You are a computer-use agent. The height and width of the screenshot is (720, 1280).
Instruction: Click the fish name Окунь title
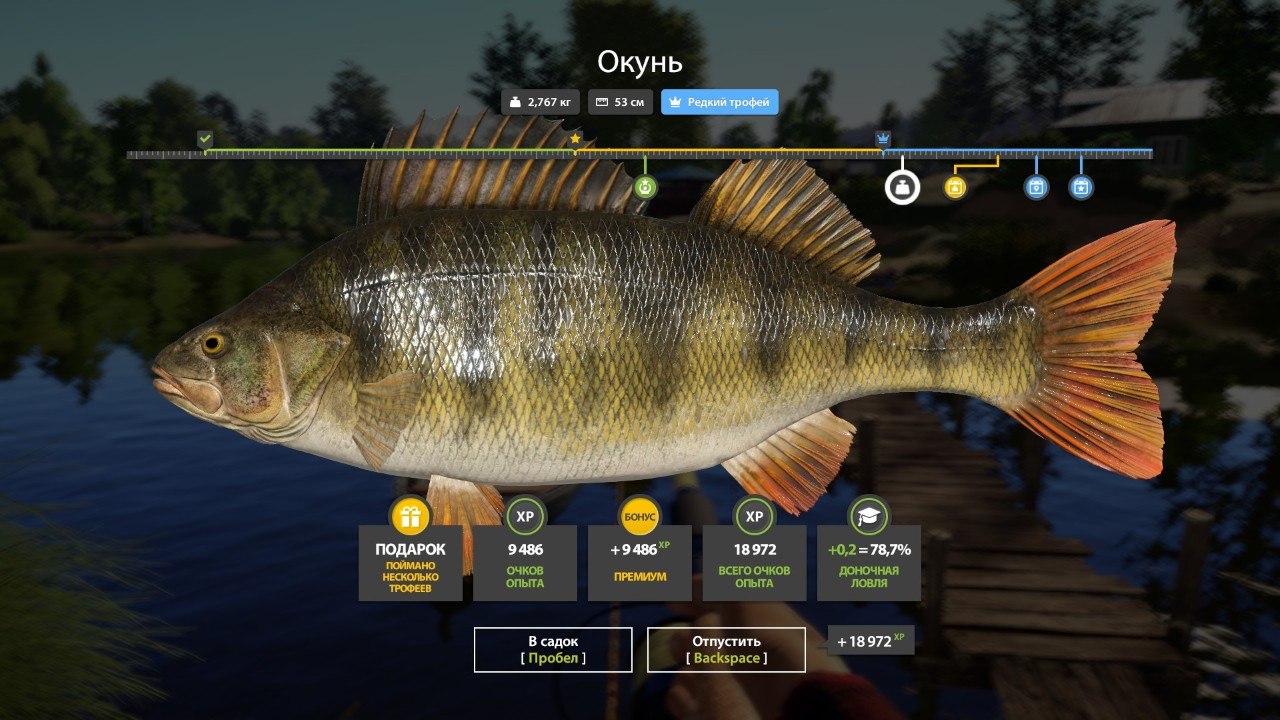pos(639,63)
